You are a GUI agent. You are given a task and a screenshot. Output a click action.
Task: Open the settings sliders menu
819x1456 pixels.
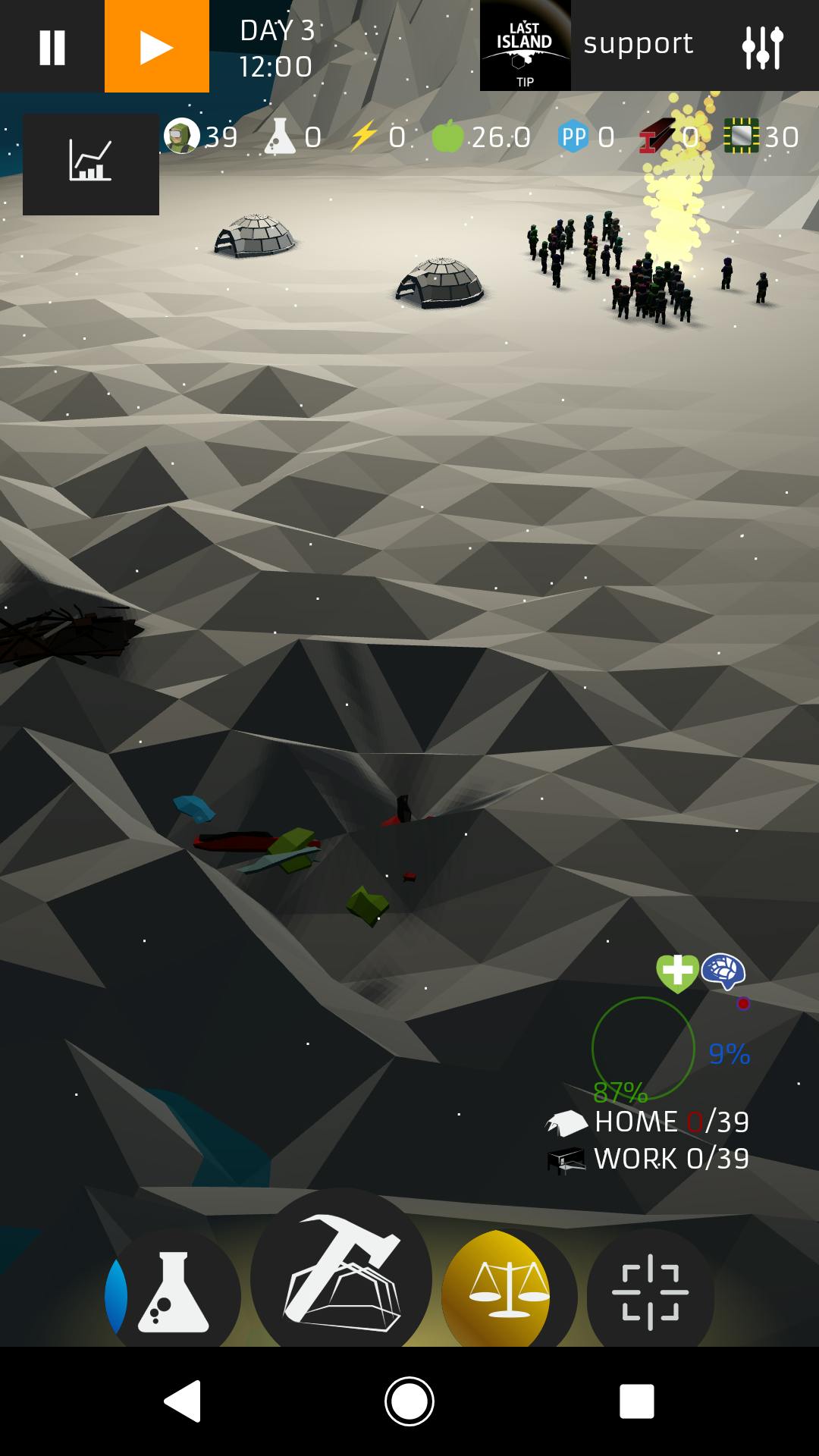coord(762,47)
